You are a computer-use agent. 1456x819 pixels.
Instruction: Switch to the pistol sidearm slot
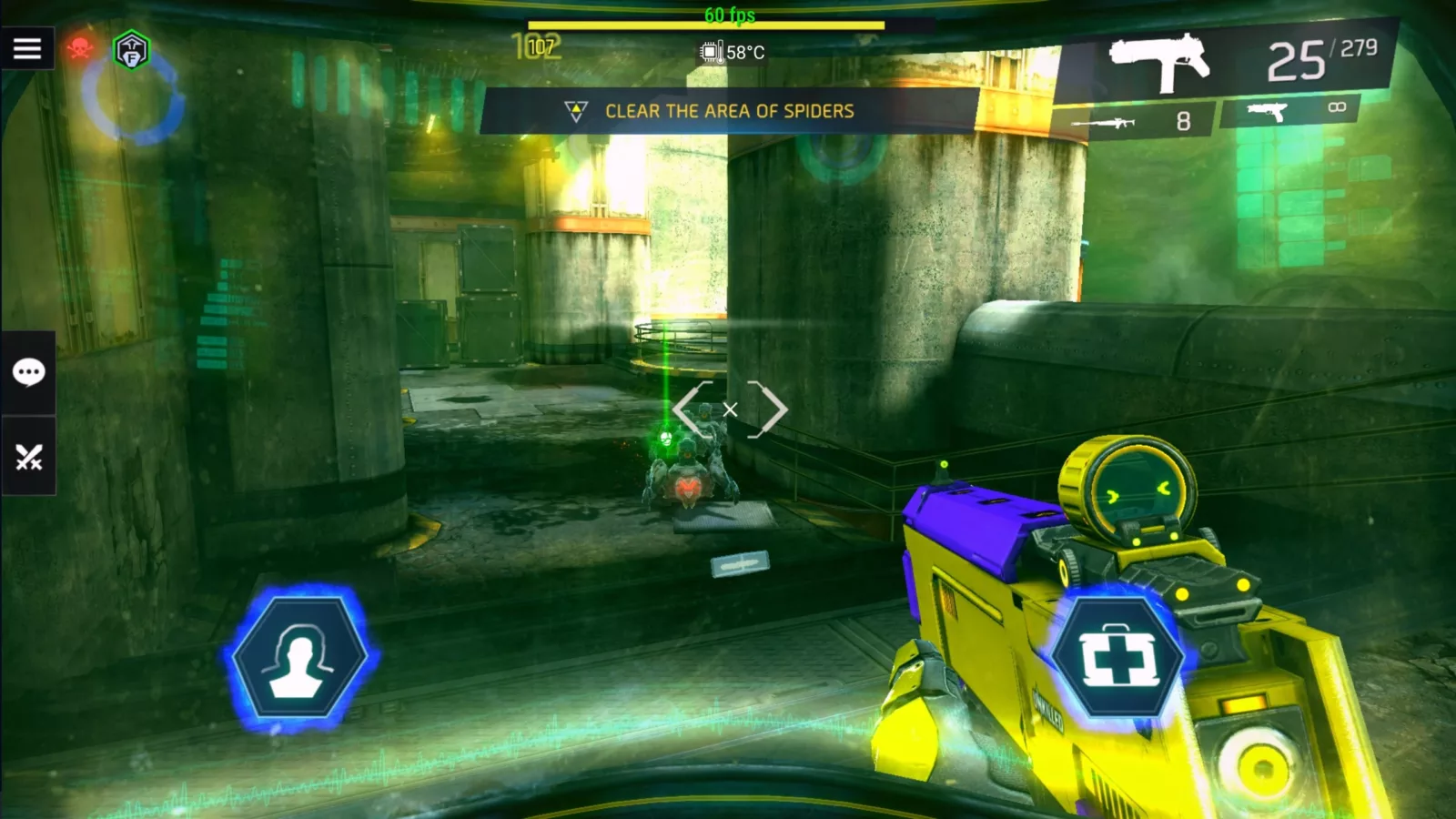tap(1290, 111)
